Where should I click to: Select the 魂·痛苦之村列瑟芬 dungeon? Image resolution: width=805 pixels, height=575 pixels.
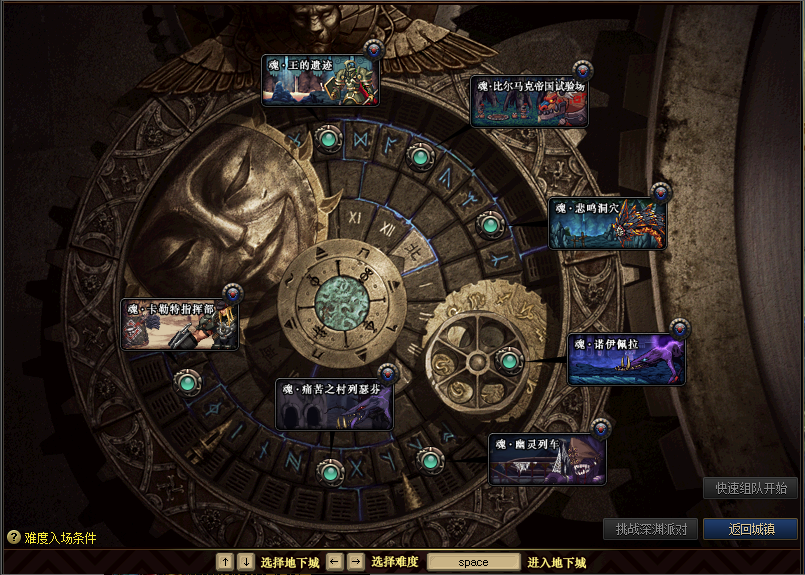334,404
